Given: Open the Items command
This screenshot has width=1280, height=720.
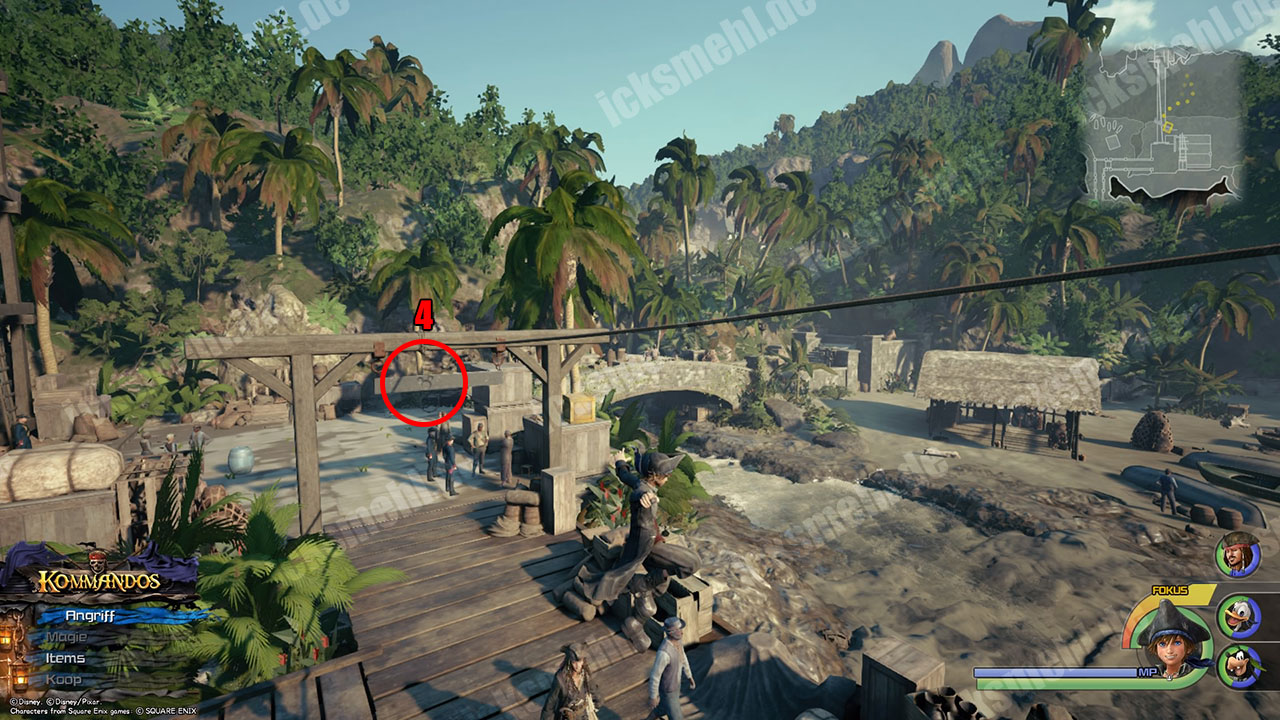Looking at the screenshot, I should (x=66, y=658).
